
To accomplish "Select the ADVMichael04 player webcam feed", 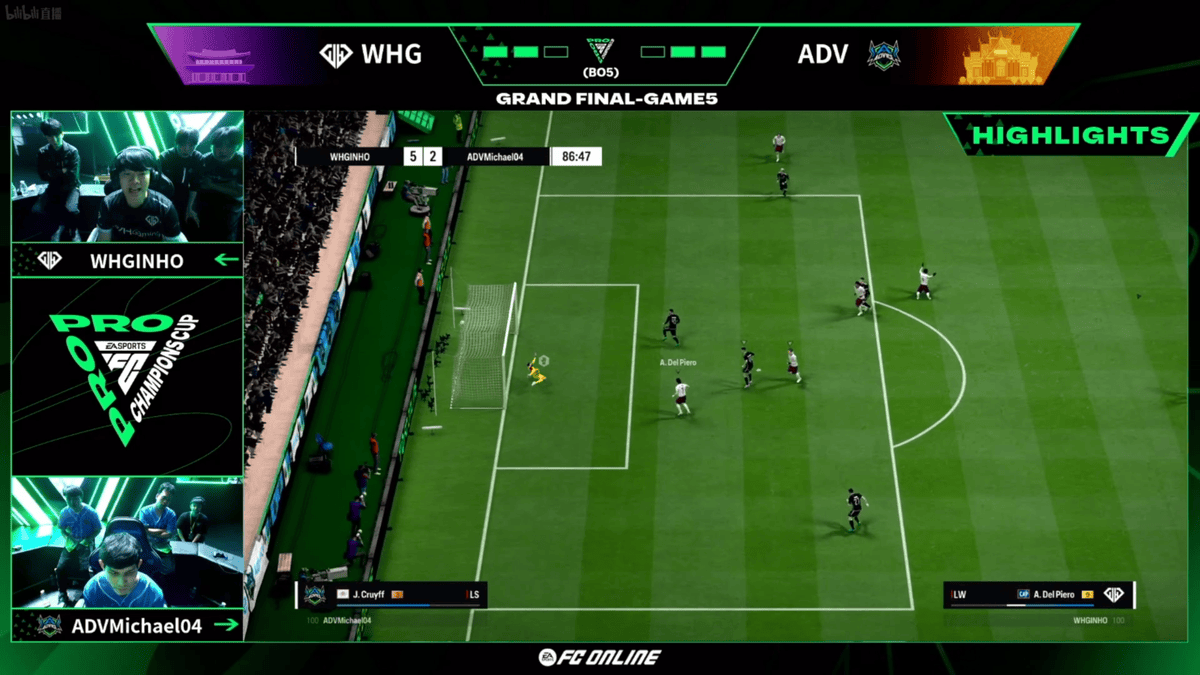I will click(x=127, y=543).
